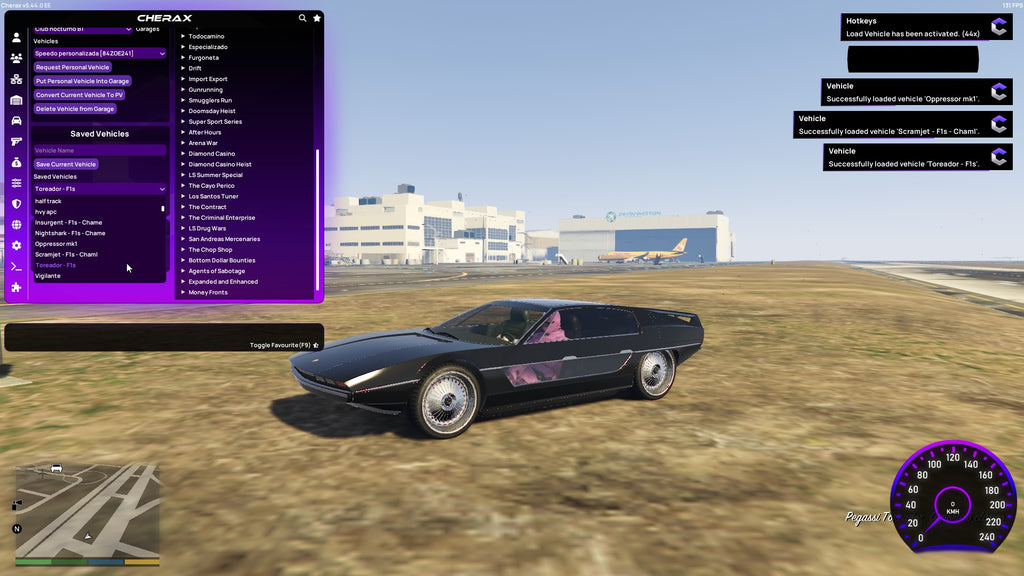Click the minimap
Viewport: 1024px width, 576px height.
click(x=86, y=510)
